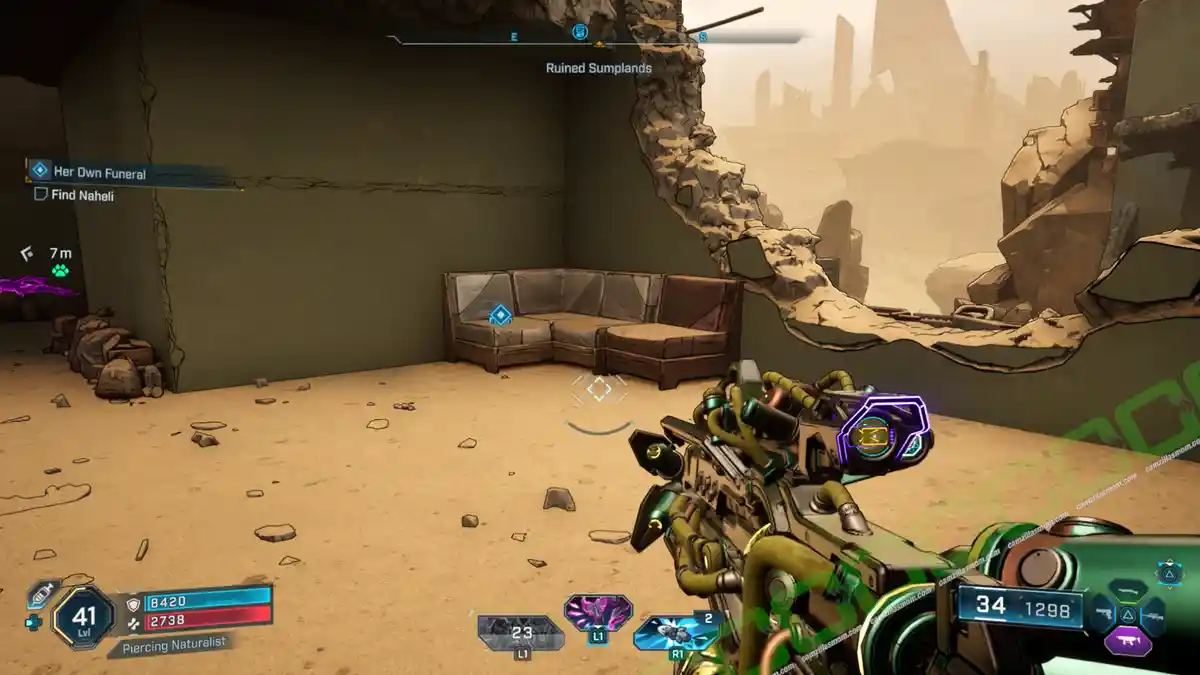Open the Her Own Funeral quest tracker
This screenshot has height=675, width=1200.
click(x=98, y=173)
